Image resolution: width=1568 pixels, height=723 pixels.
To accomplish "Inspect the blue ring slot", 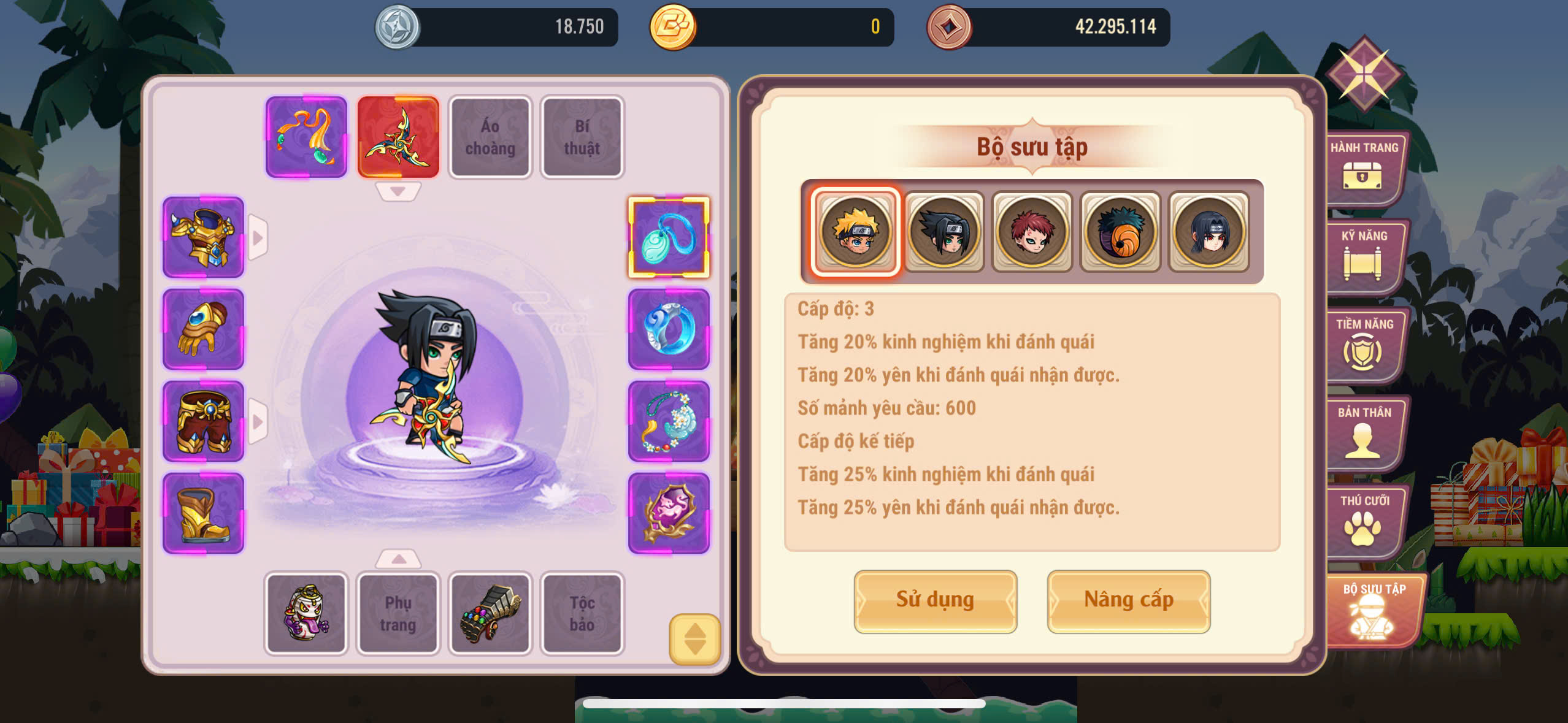I will point(669,329).
